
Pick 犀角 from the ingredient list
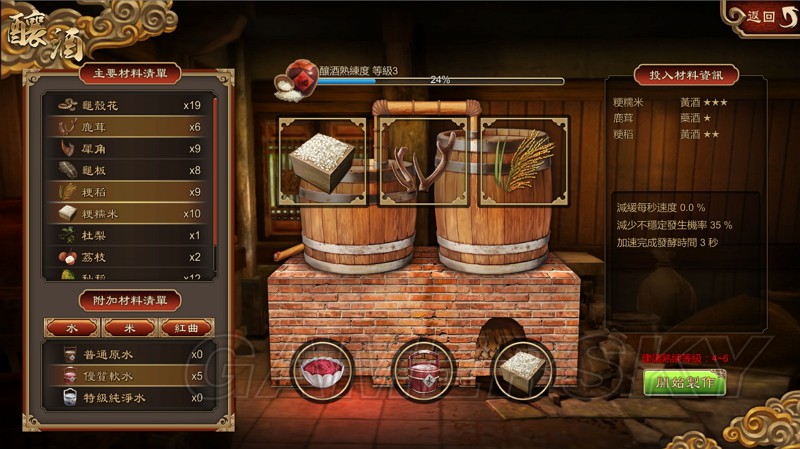(x=128, y=149)
